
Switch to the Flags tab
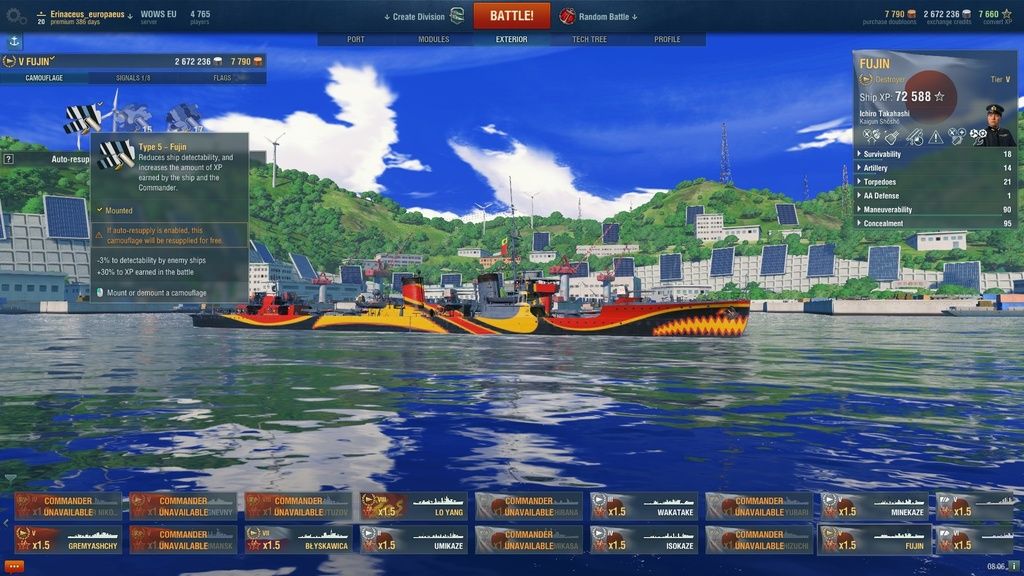coord(222,77)
